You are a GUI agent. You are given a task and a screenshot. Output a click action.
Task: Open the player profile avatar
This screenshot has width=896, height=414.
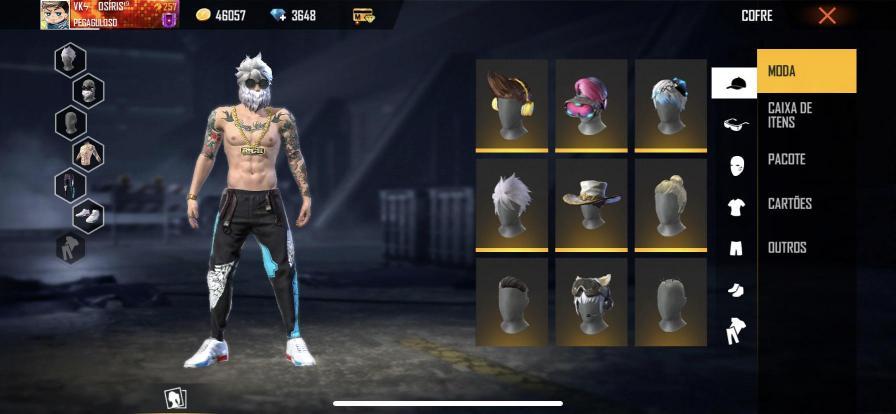coord(54,14)
